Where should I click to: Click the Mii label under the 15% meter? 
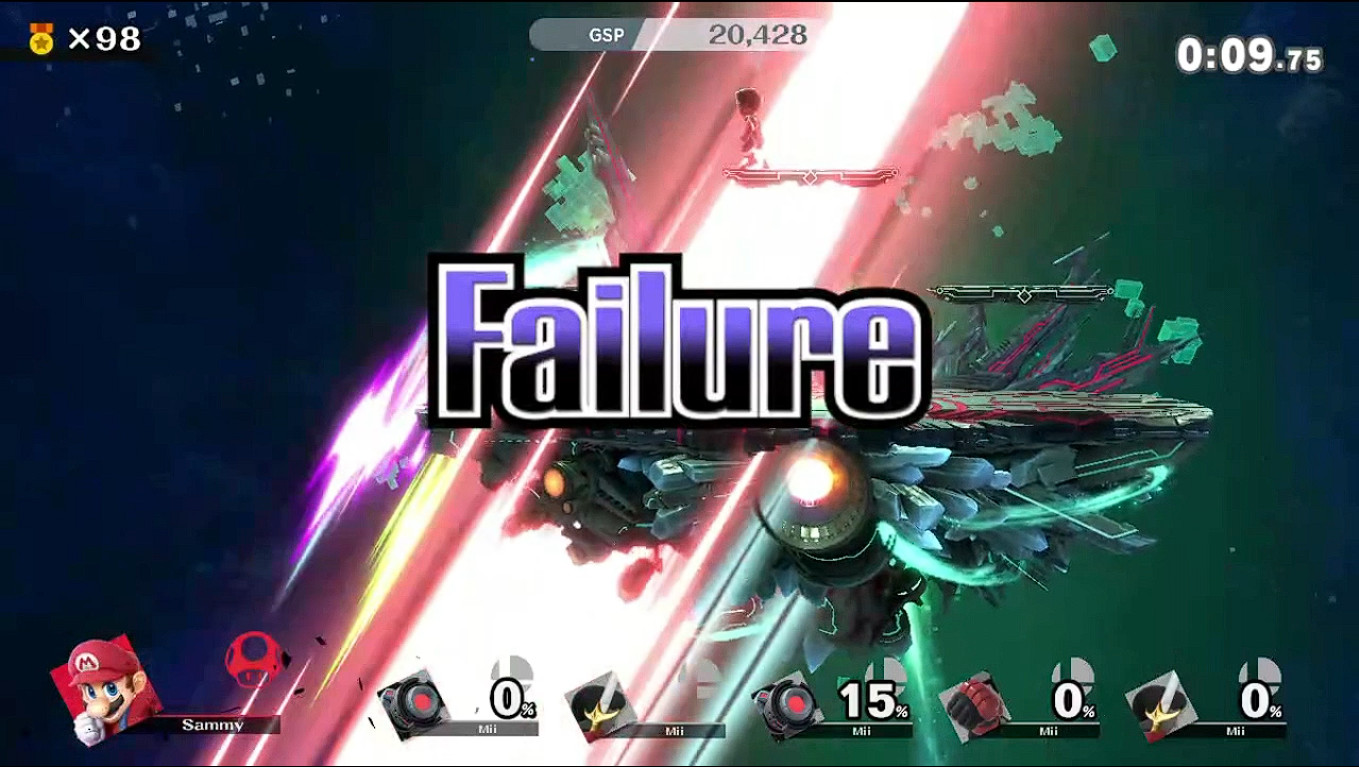coord(862,730)
